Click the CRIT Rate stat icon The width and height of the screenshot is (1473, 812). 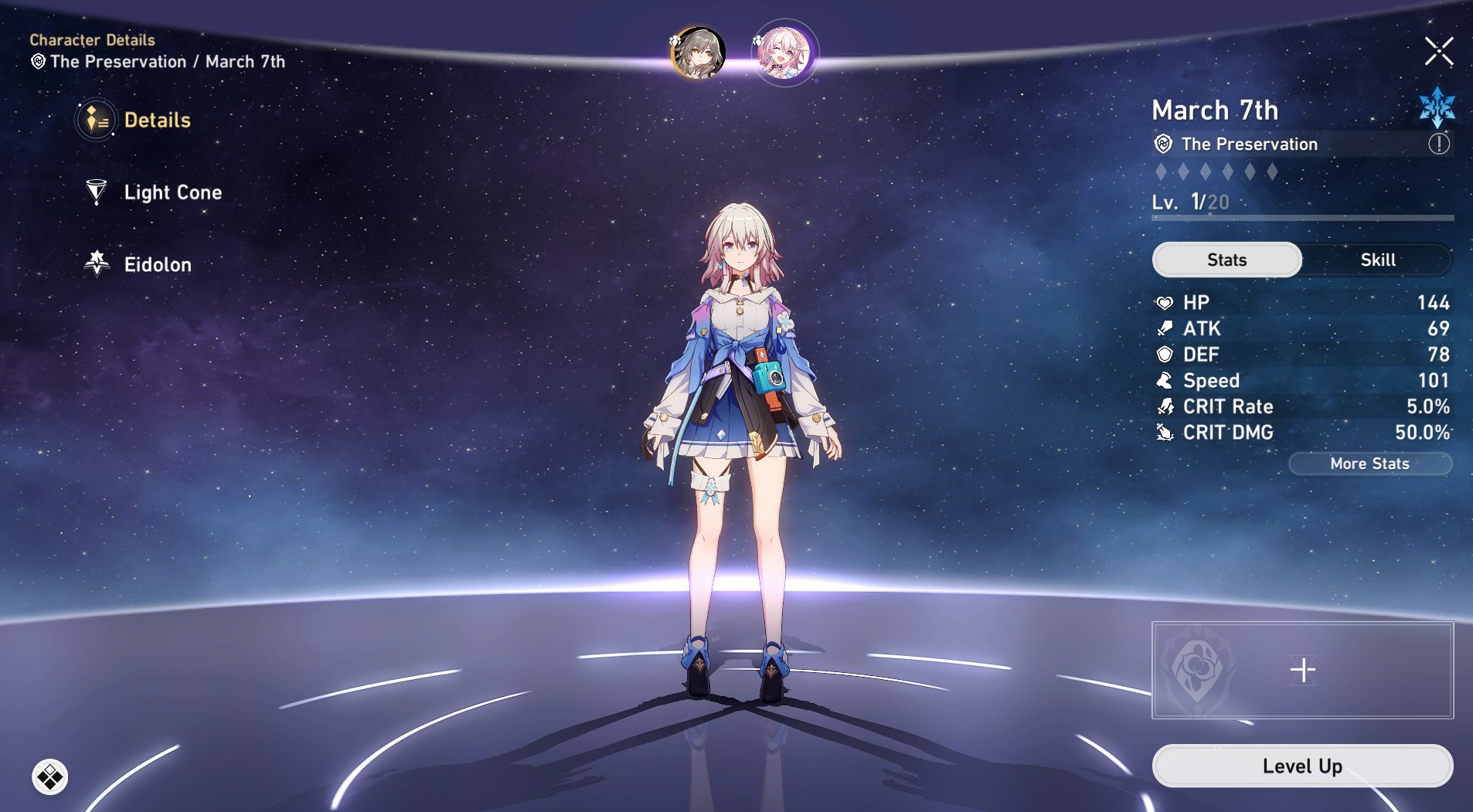click(x=1165, y=406)
